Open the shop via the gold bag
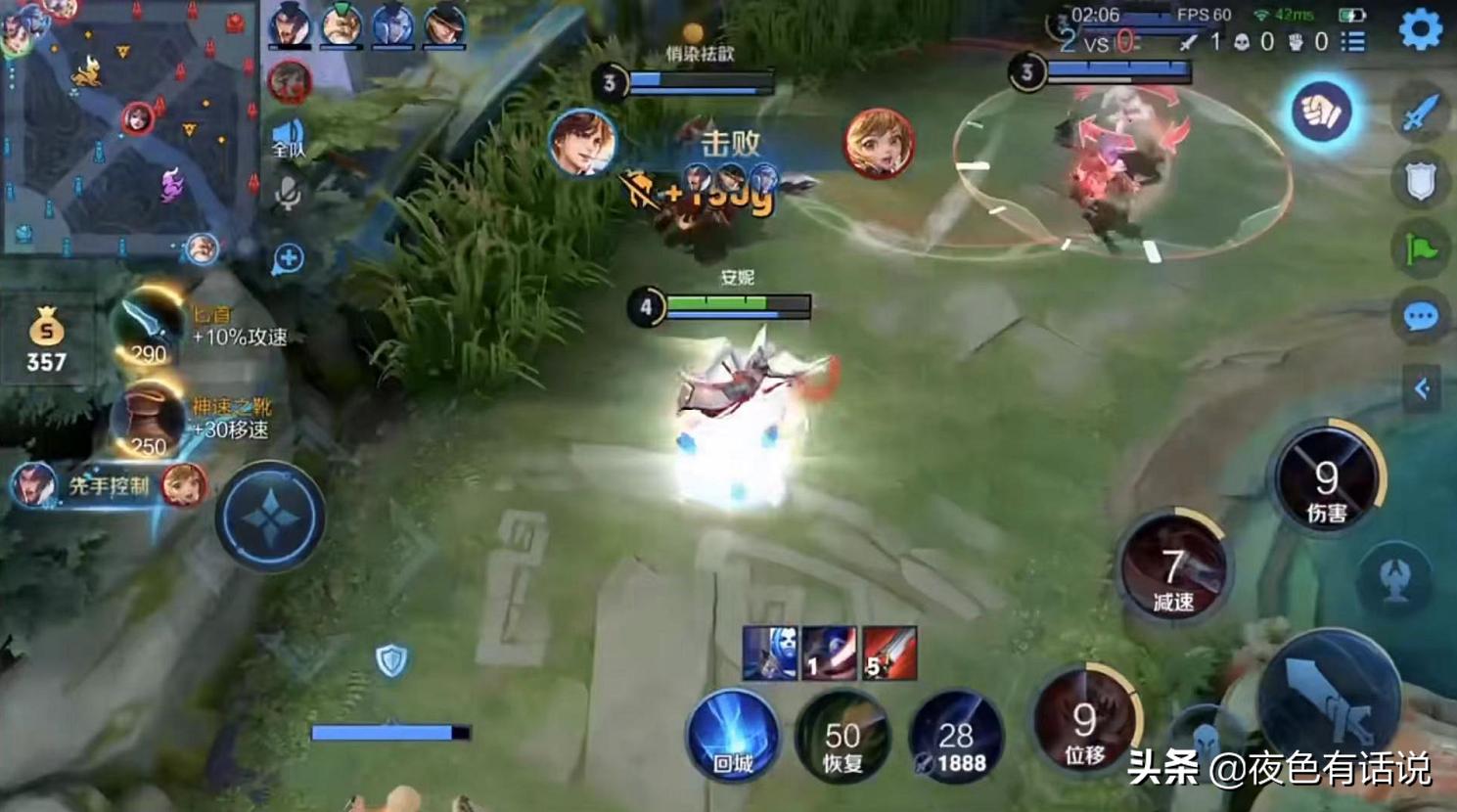The height and width of the screenshot is (812, 1457). point(46,338)
